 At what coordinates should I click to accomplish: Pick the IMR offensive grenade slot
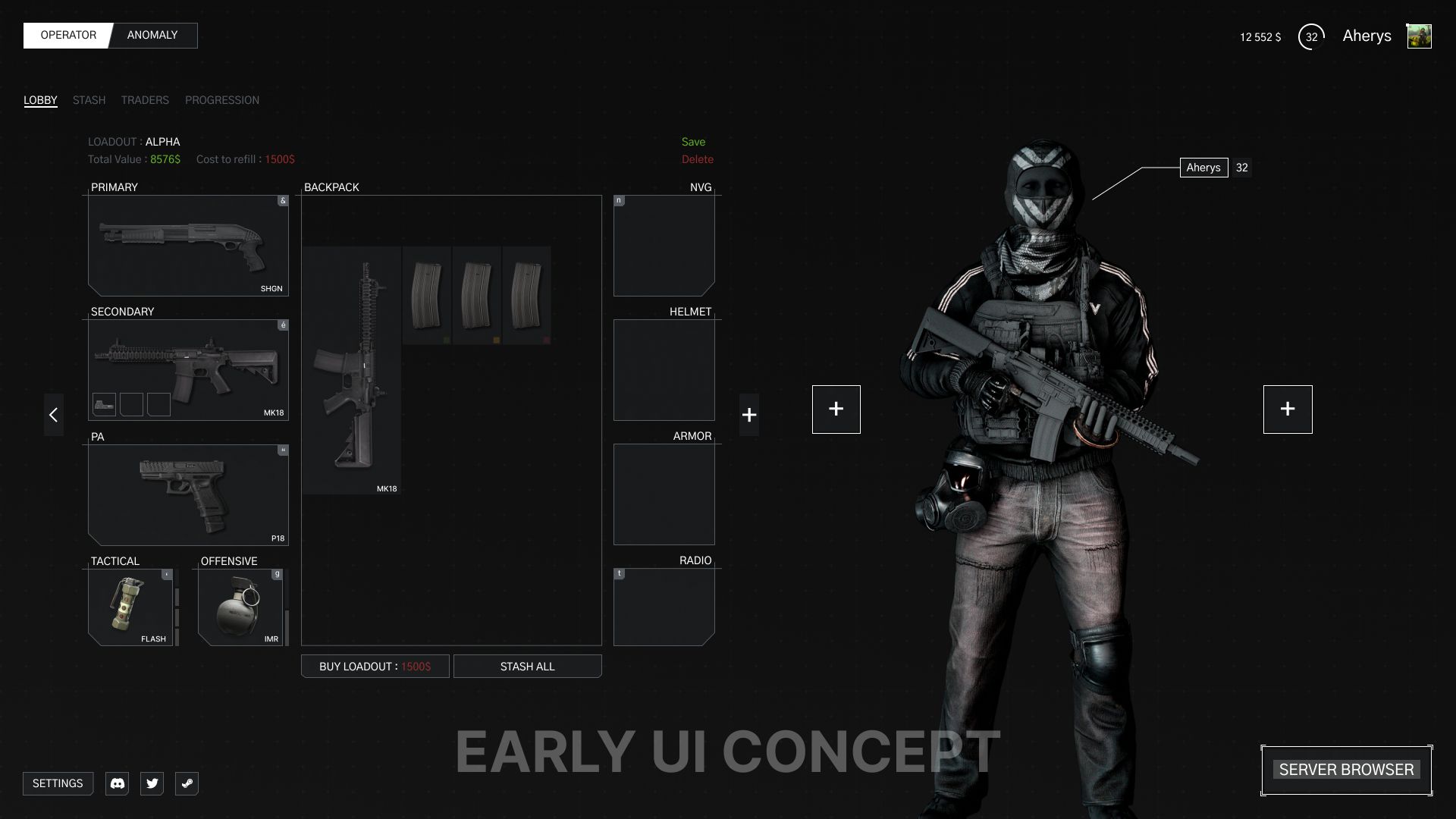click(x=240, y=607)
